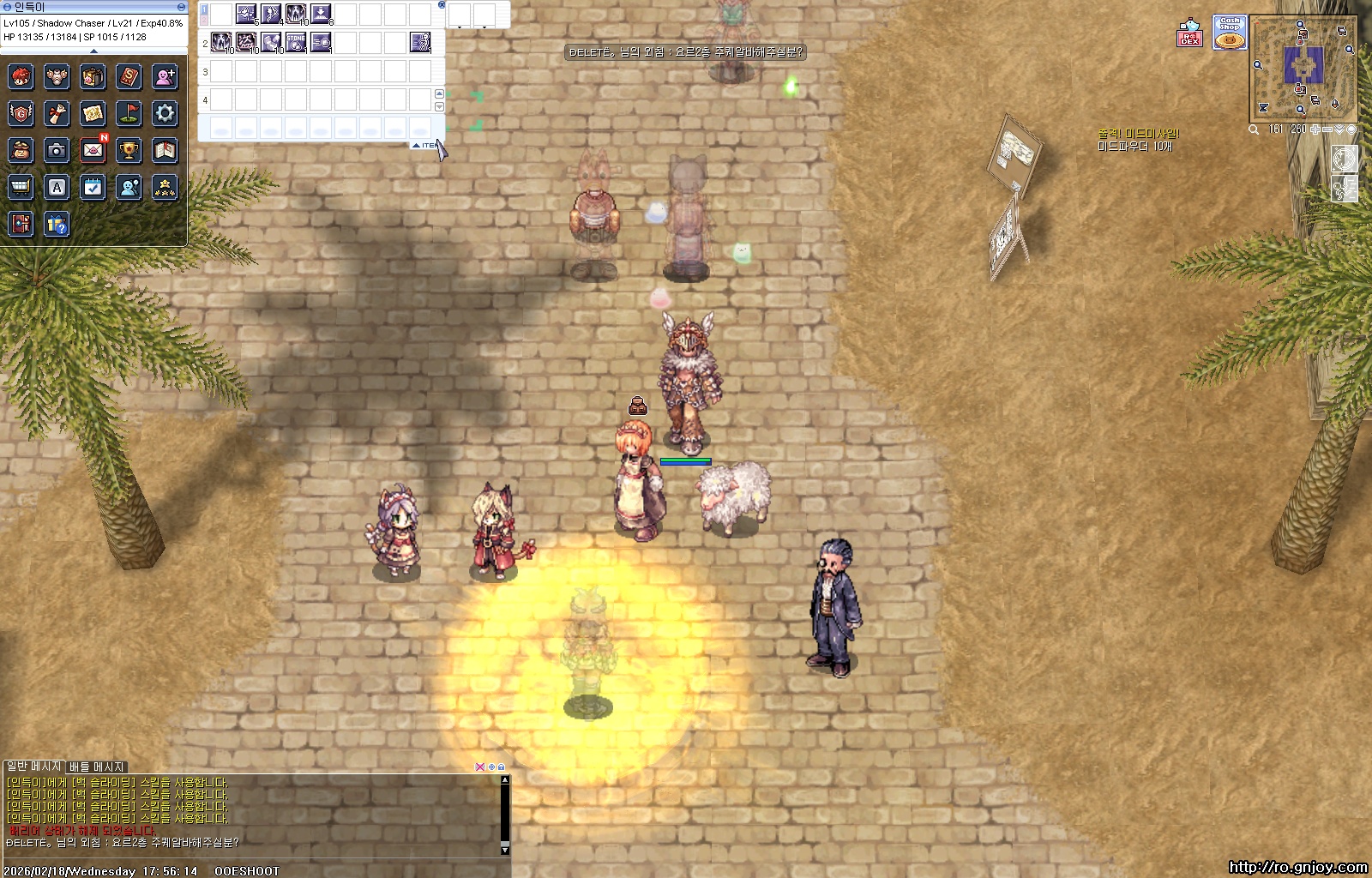1372x878 pixels.
Task: Switch to the 배틀 메시지 chat tab
Action: tap(97, 767)
